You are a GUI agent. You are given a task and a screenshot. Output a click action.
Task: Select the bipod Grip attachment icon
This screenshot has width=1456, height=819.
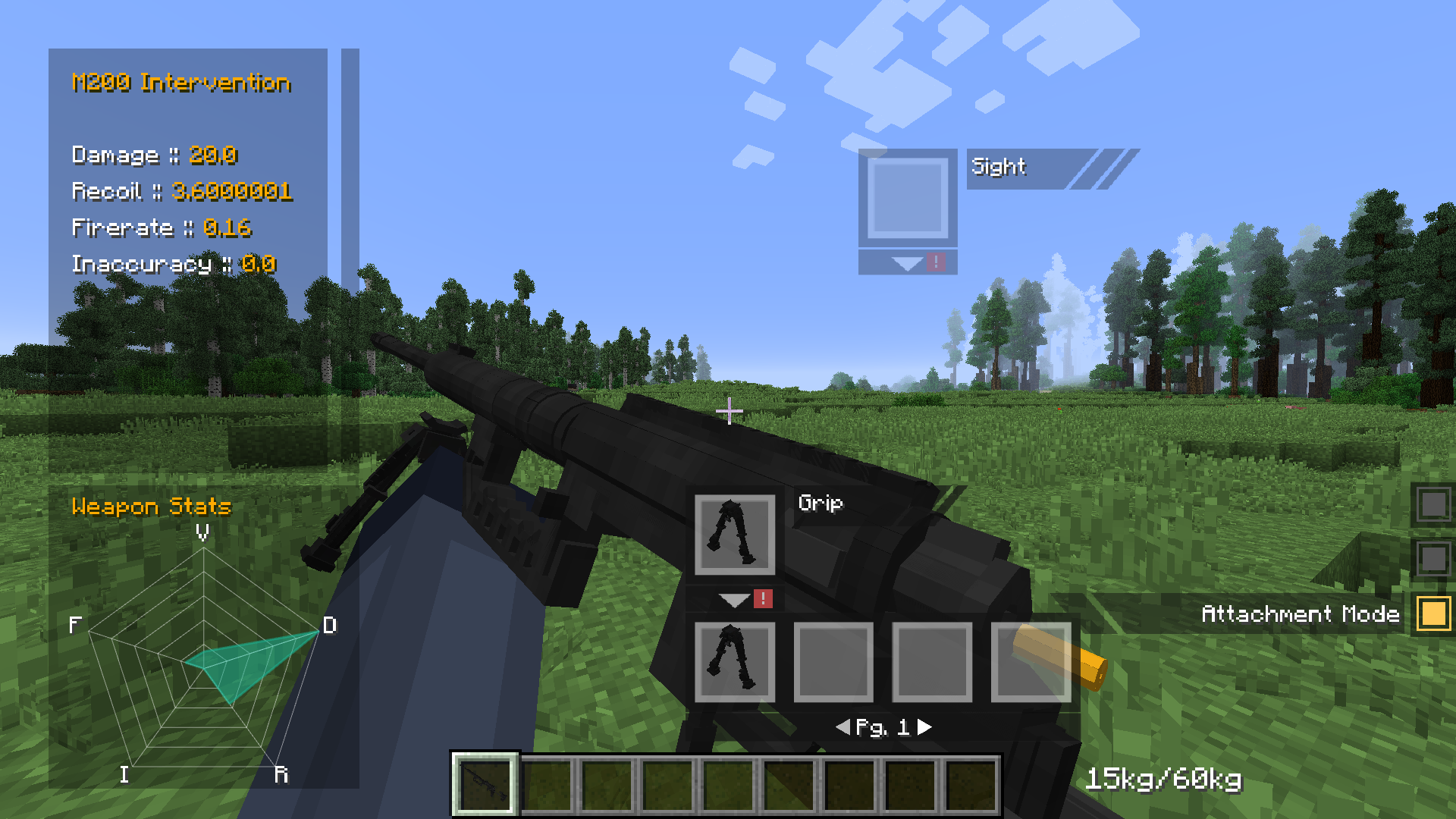[x=733, y=533]
